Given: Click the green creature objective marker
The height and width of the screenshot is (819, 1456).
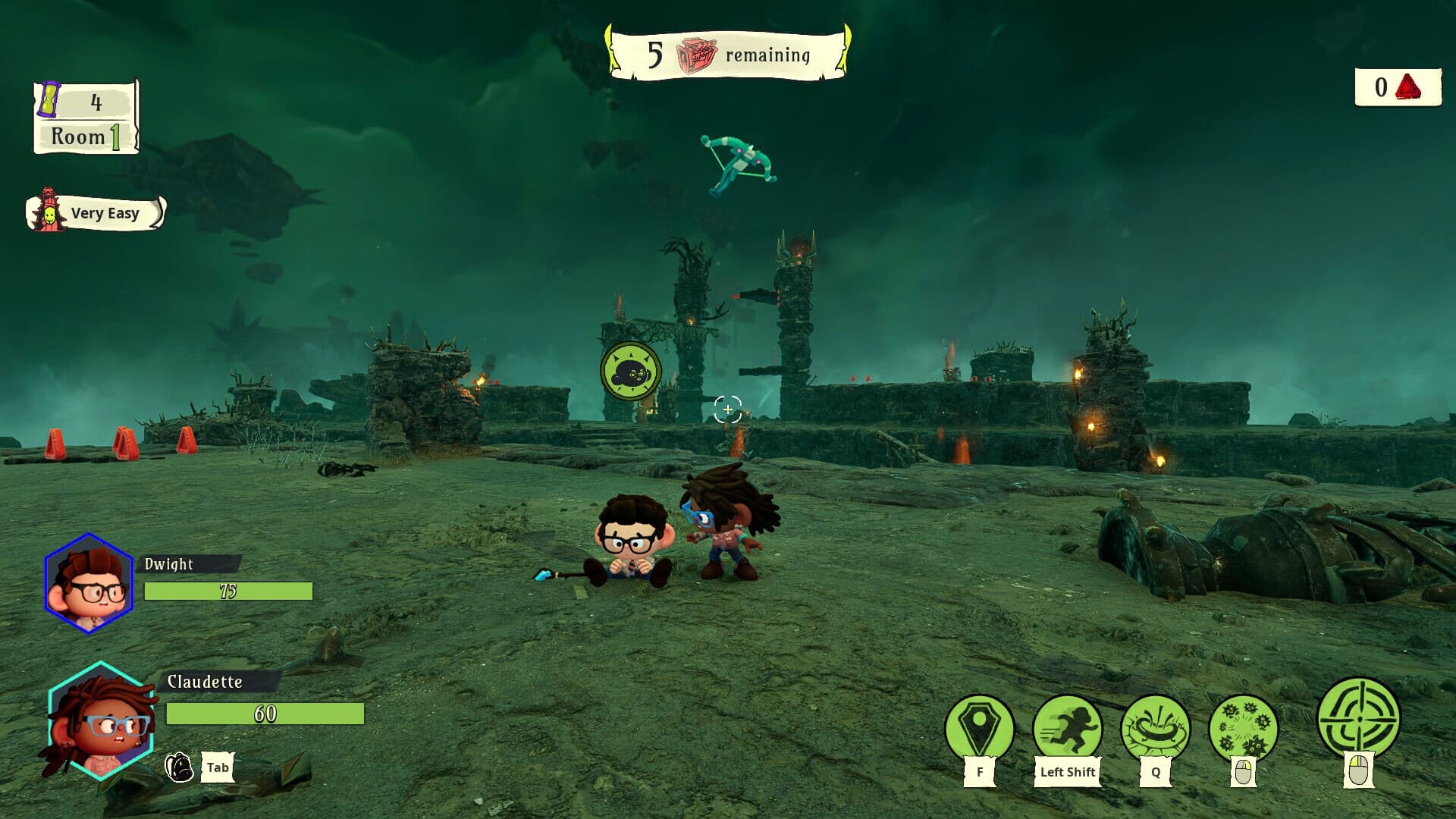Looking at the screenshot, I should pyautogui.click(x=630, y=372).
